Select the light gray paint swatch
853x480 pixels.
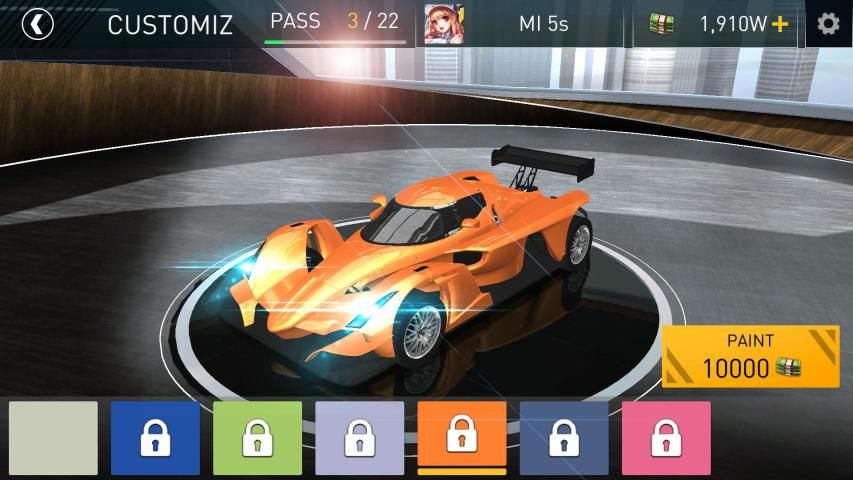click(x=54, y=438)
